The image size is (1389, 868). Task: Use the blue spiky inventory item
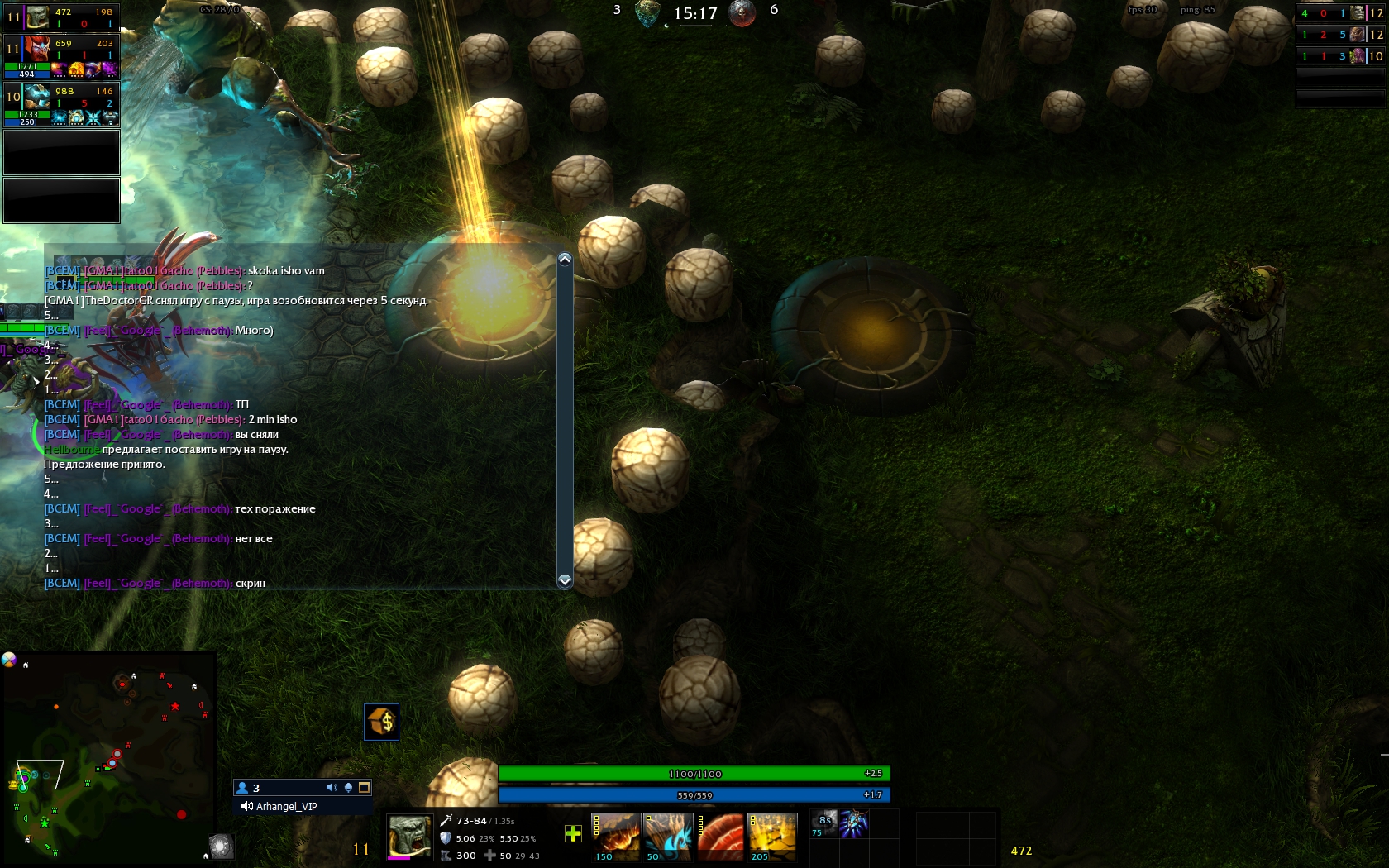click(x=854, y=824)
